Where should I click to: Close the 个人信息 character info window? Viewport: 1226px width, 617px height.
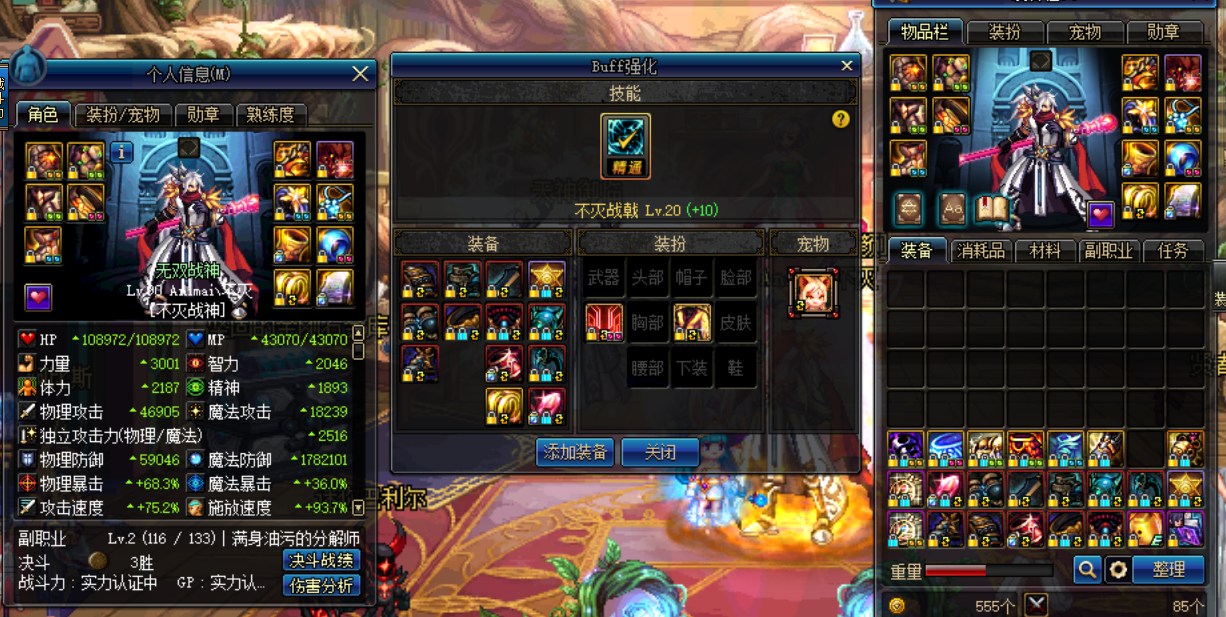[360, 74]
